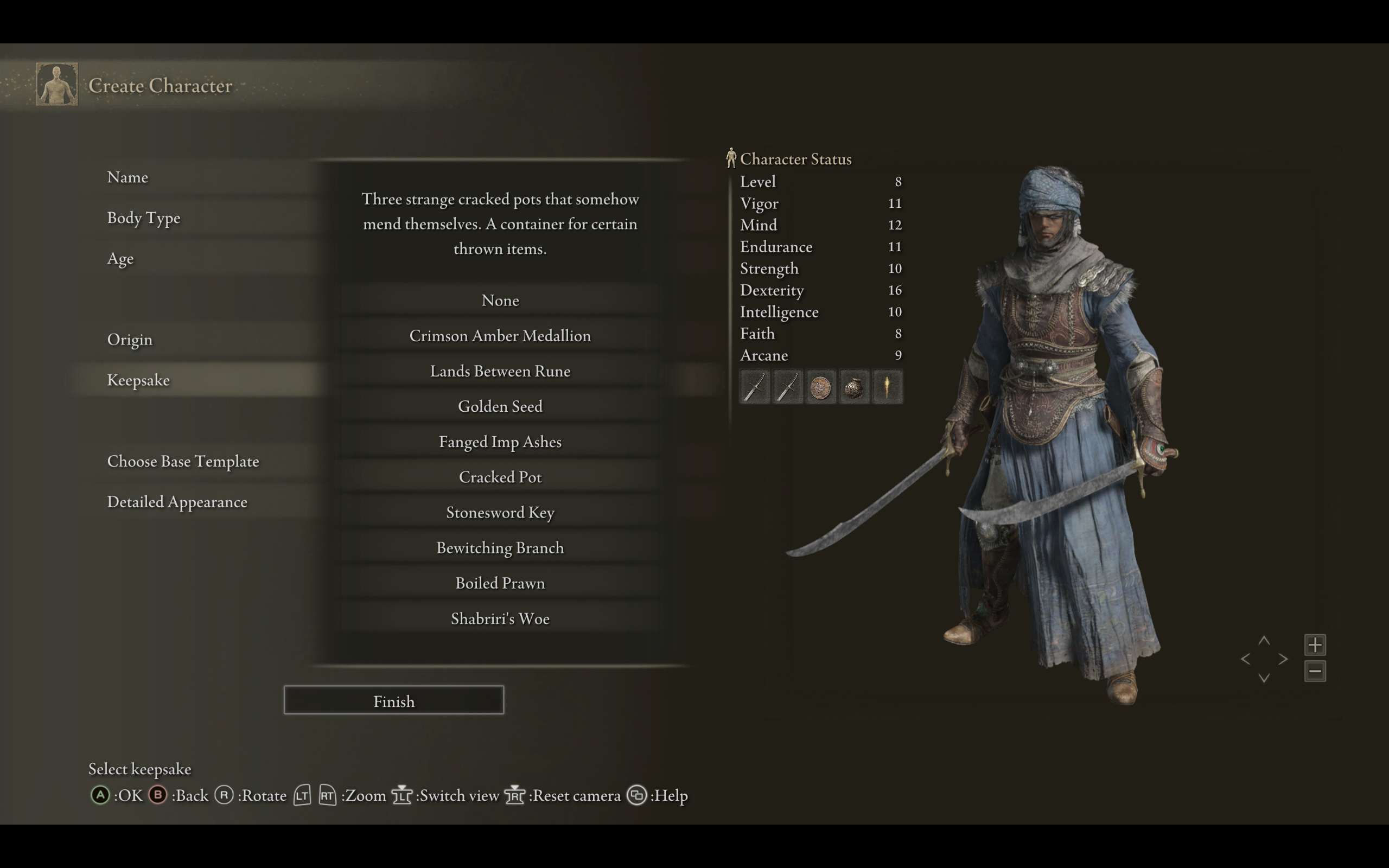Click the Finish button
The image size is (1389, 868).
point(394,700)
